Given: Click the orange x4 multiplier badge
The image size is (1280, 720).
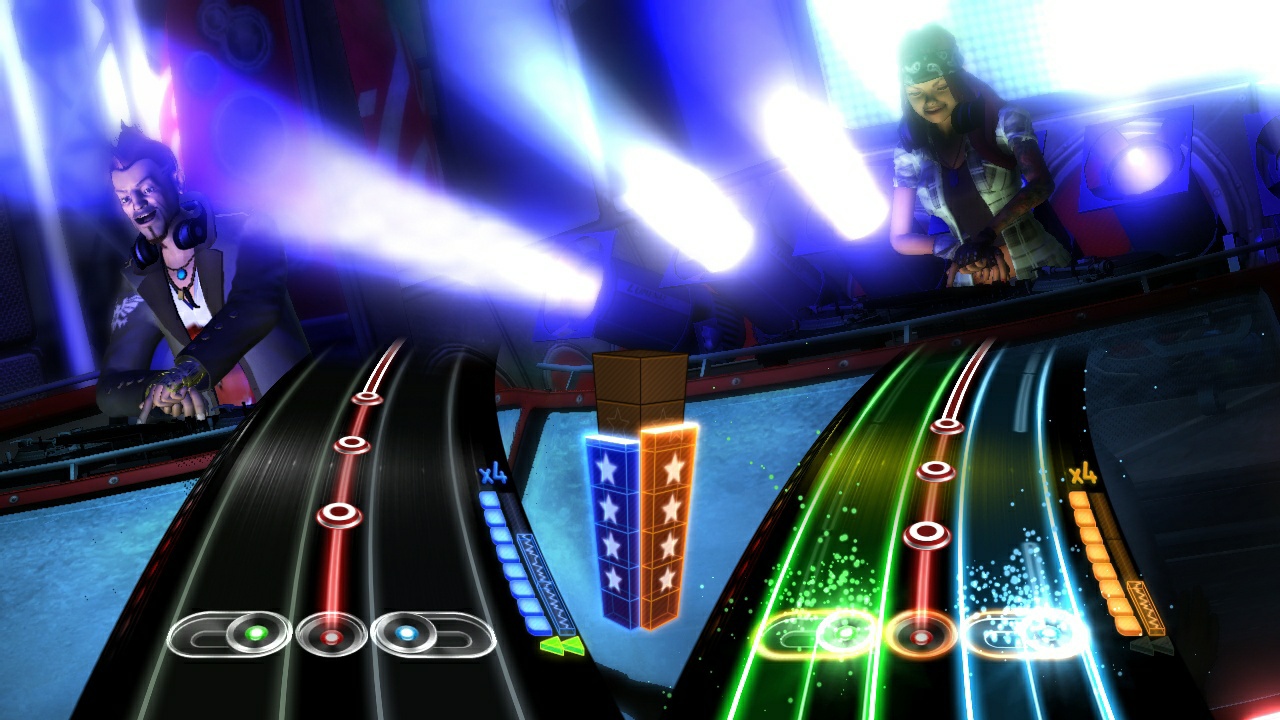Looking at the screenshot, I should (x=1084, y=473).
